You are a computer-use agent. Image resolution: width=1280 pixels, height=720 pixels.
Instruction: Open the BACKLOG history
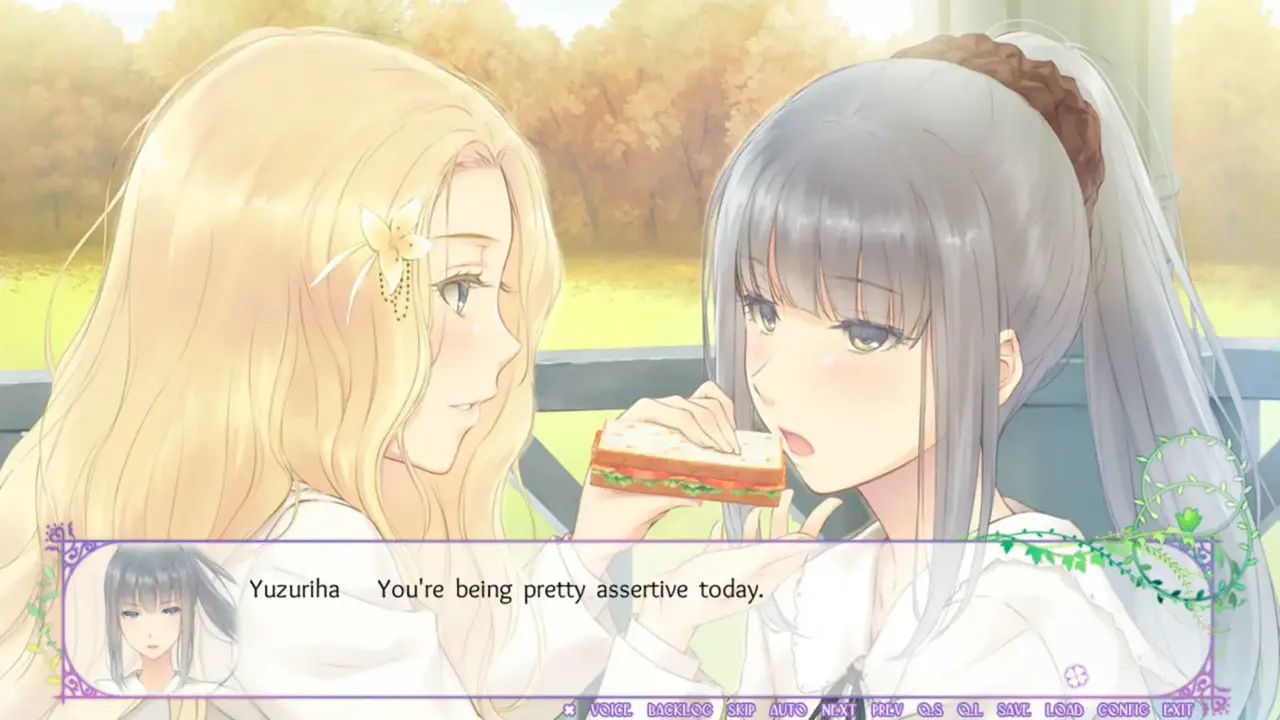point(679,710)
